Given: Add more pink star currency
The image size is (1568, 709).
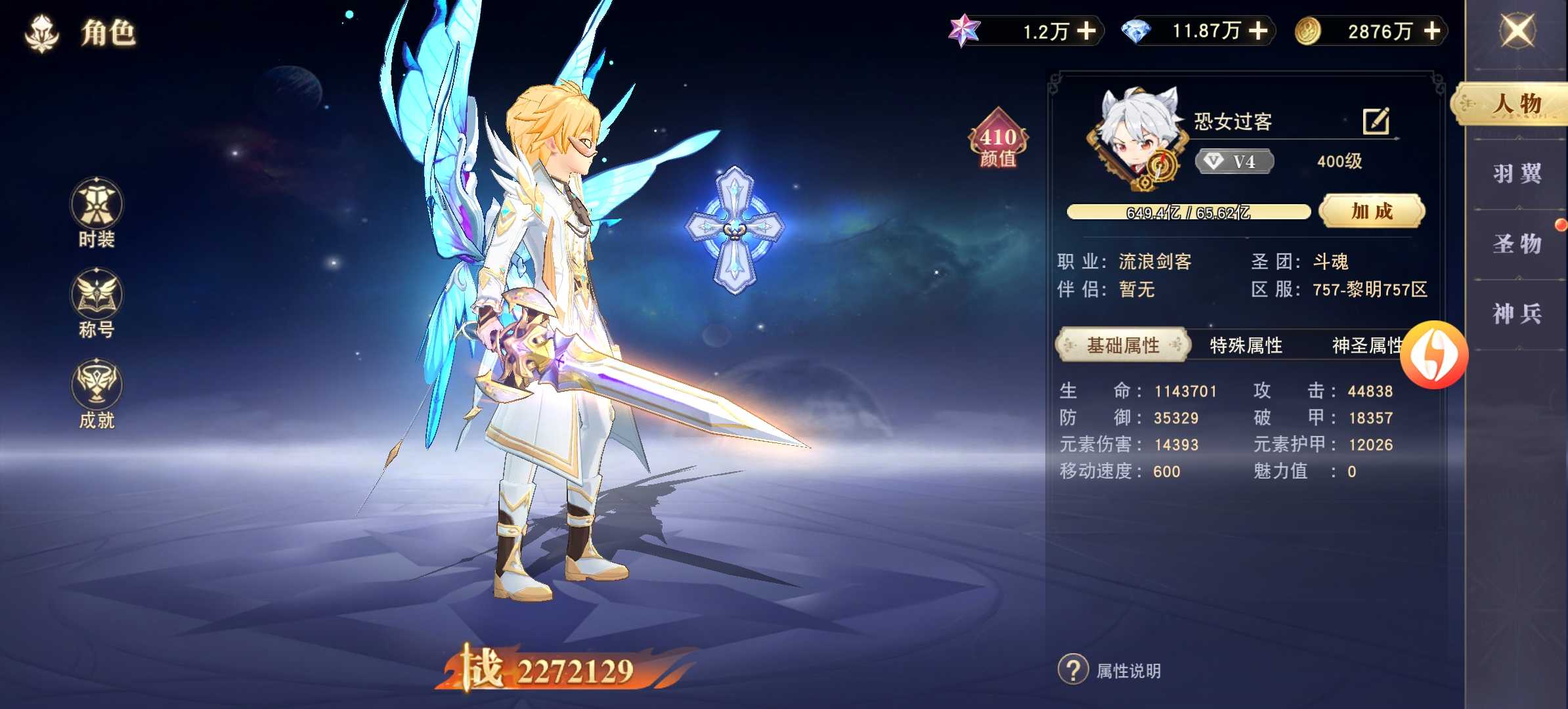Looking at the screenshot, I should [x=1087, y=31].
